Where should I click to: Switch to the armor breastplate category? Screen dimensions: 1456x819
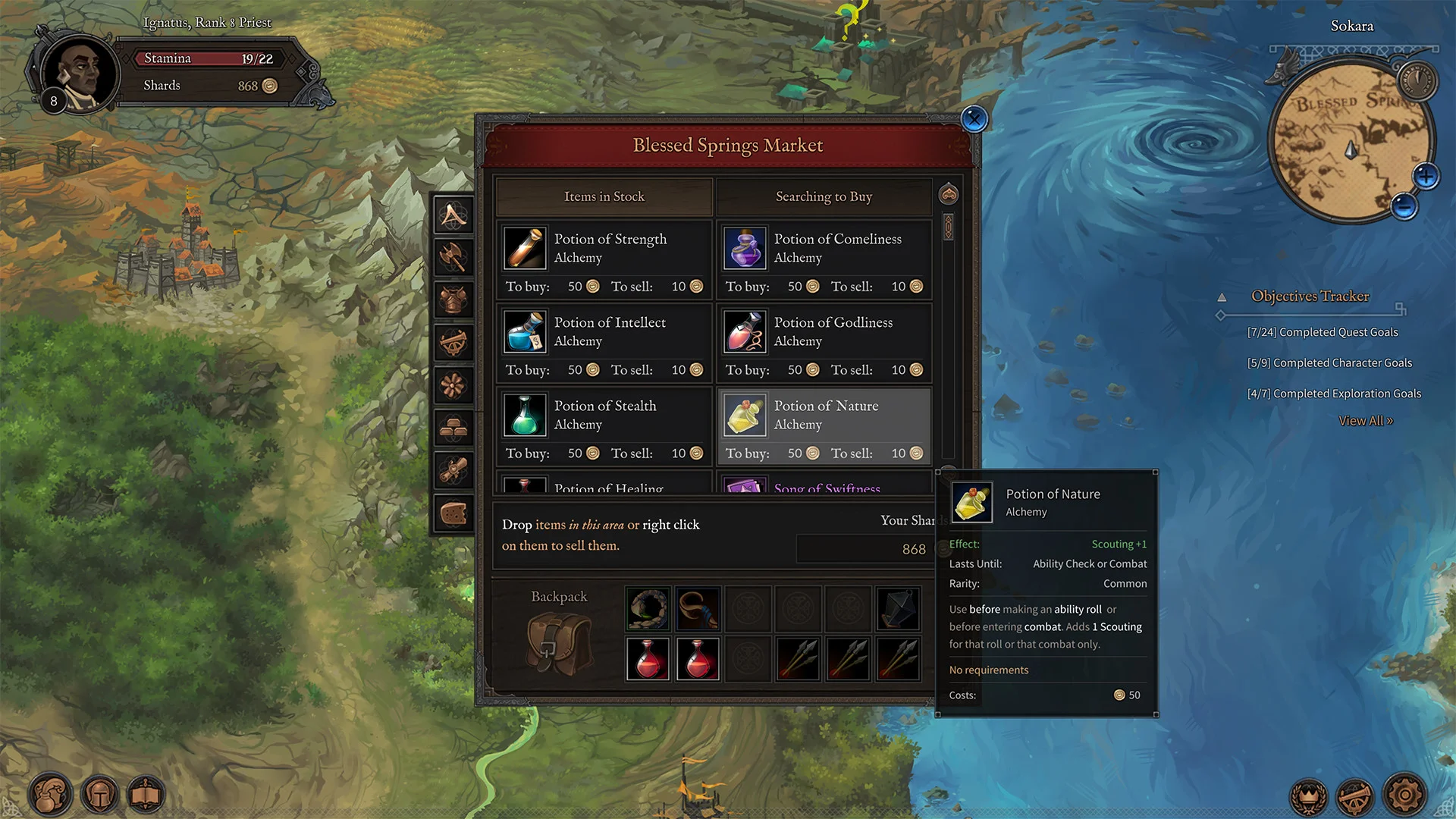(453, 300)
